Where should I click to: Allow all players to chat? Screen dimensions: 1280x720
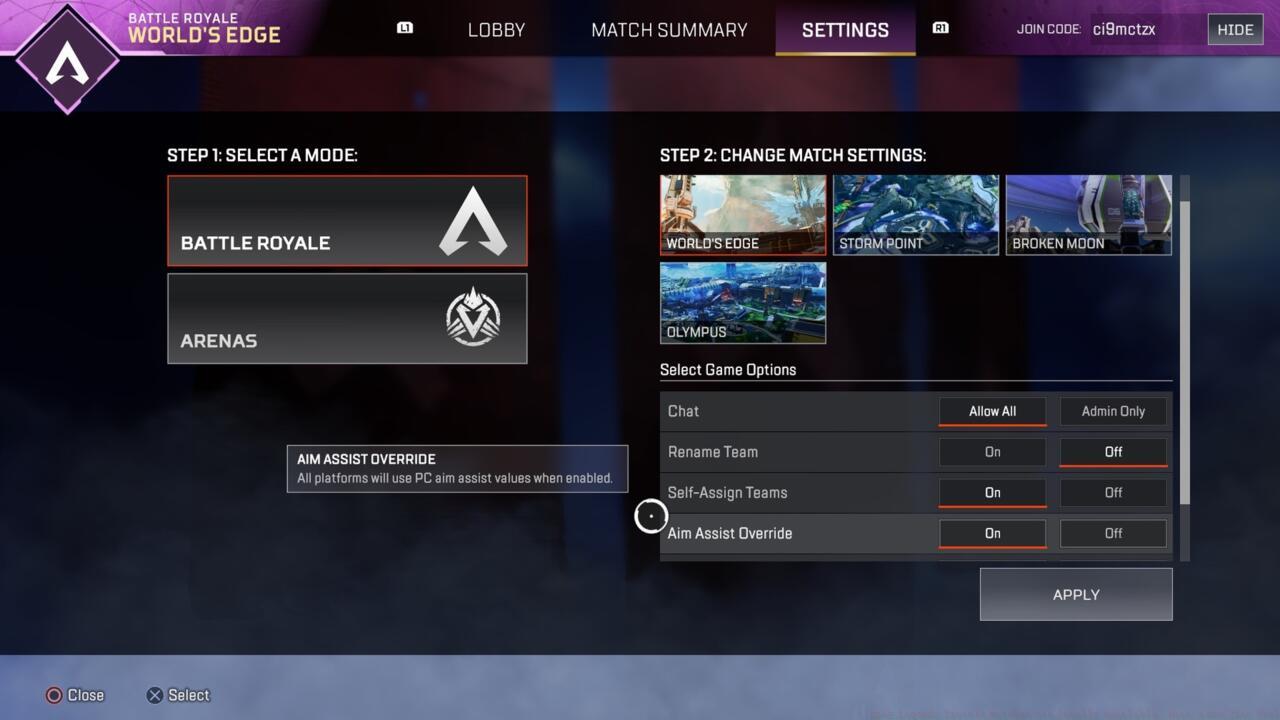(x=991, y=411)
